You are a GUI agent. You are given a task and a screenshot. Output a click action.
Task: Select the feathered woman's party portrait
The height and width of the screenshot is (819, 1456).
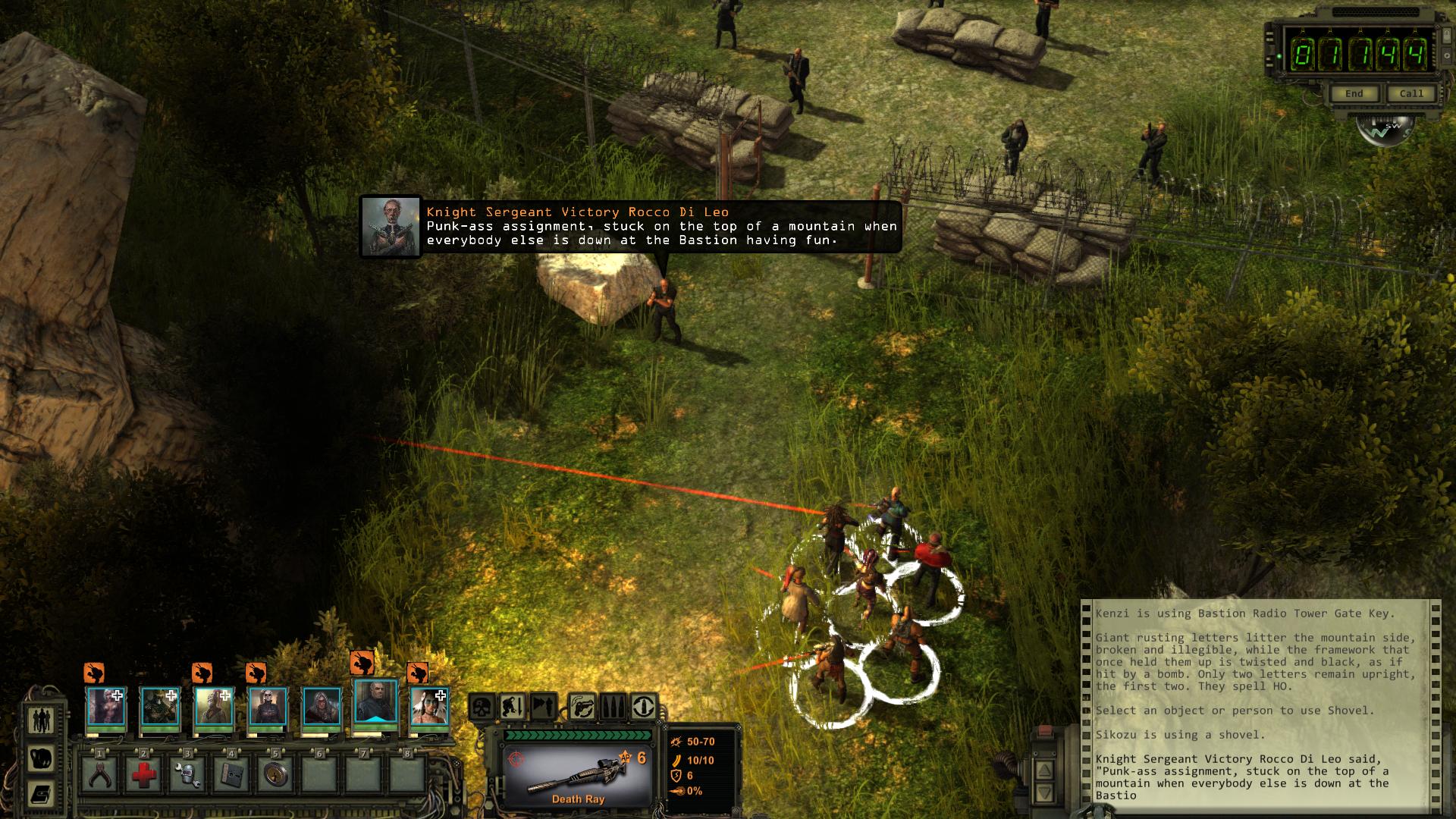coord(429,707)
